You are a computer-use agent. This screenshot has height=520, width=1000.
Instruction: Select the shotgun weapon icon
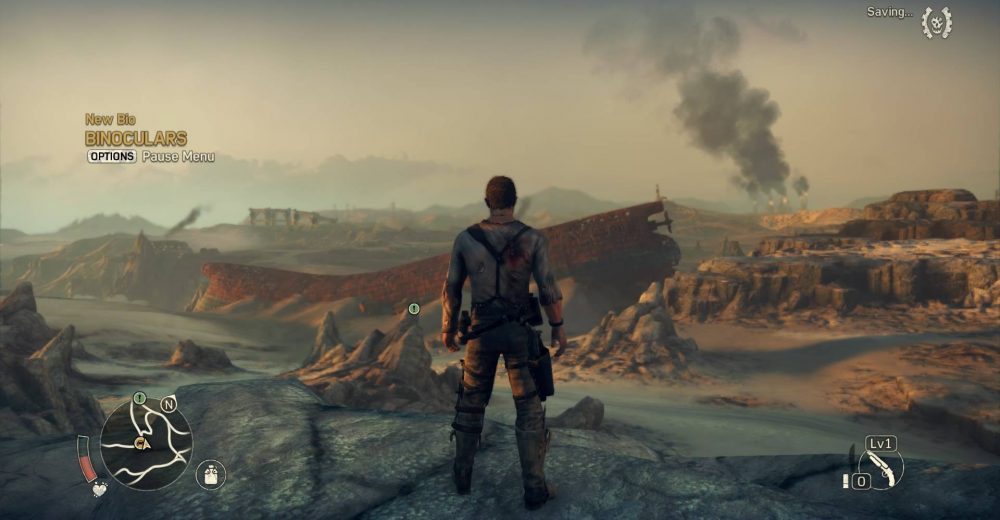(x=881, y=465)
